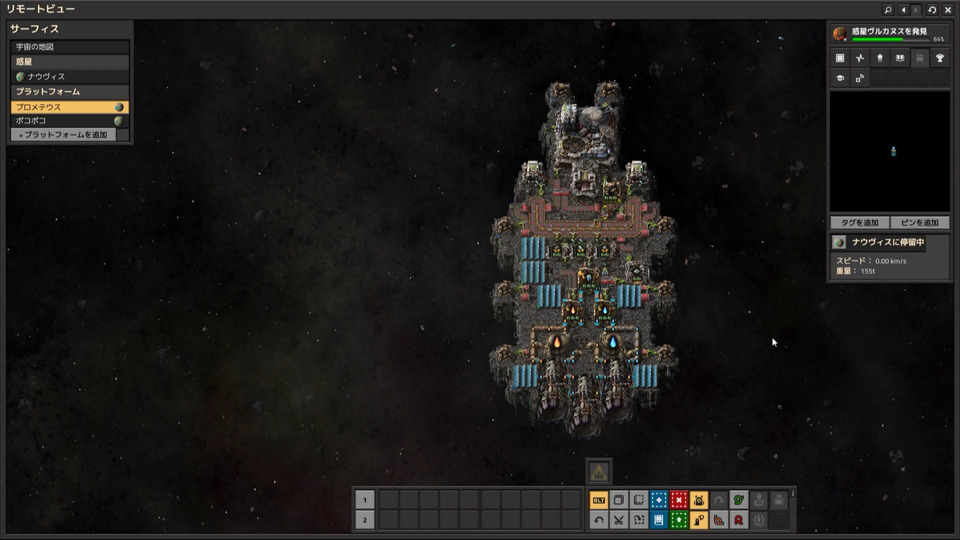Add a pin with ピンを追加

click(919, 222)
